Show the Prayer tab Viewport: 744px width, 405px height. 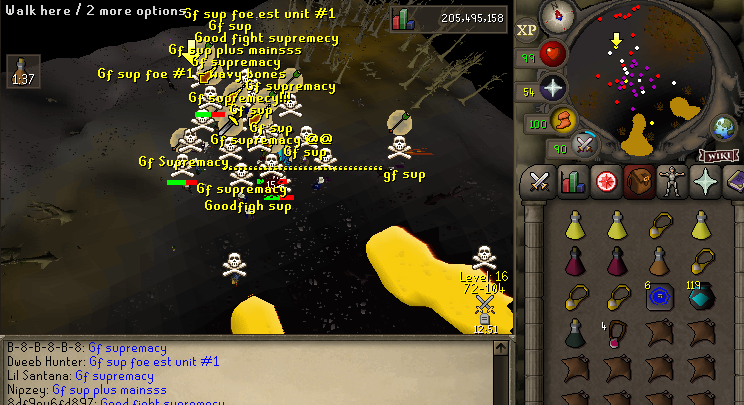coord(704,182)
